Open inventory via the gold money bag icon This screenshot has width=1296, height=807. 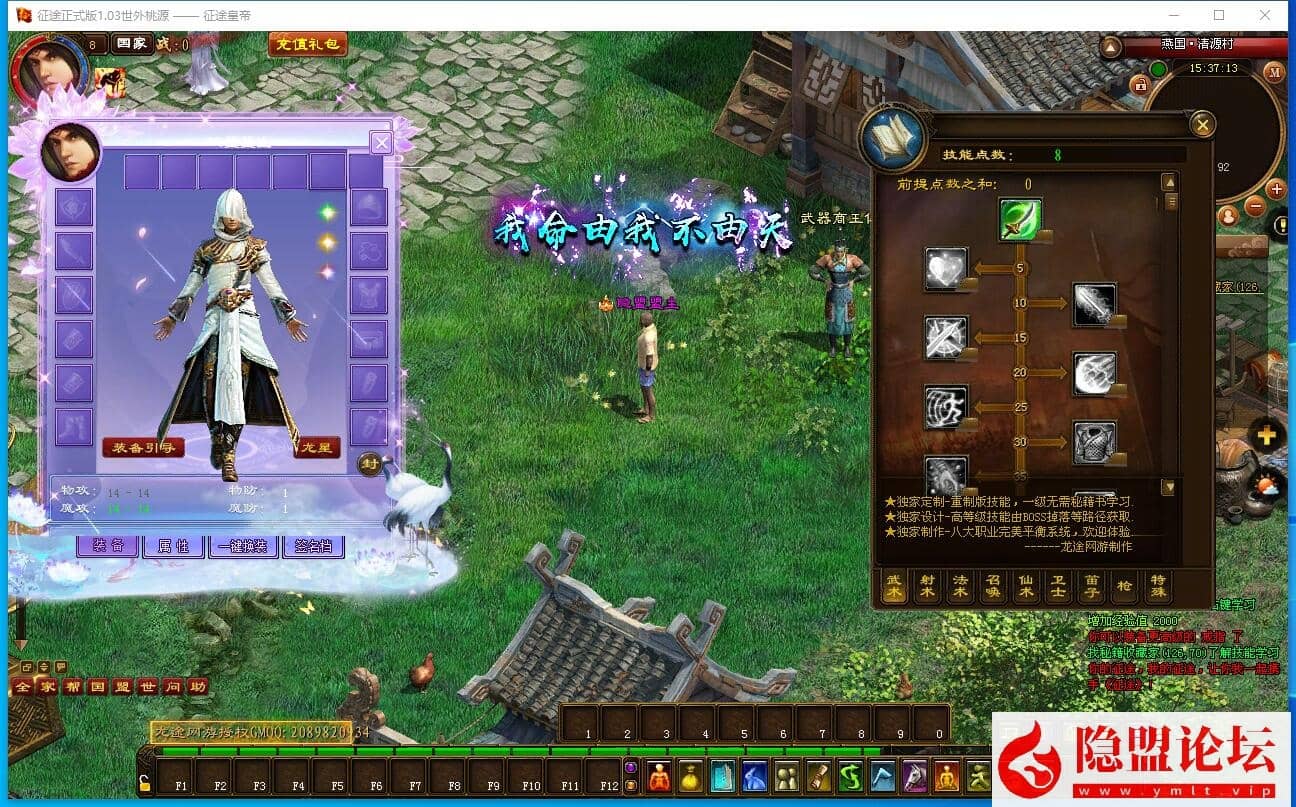tap(690, 779)
